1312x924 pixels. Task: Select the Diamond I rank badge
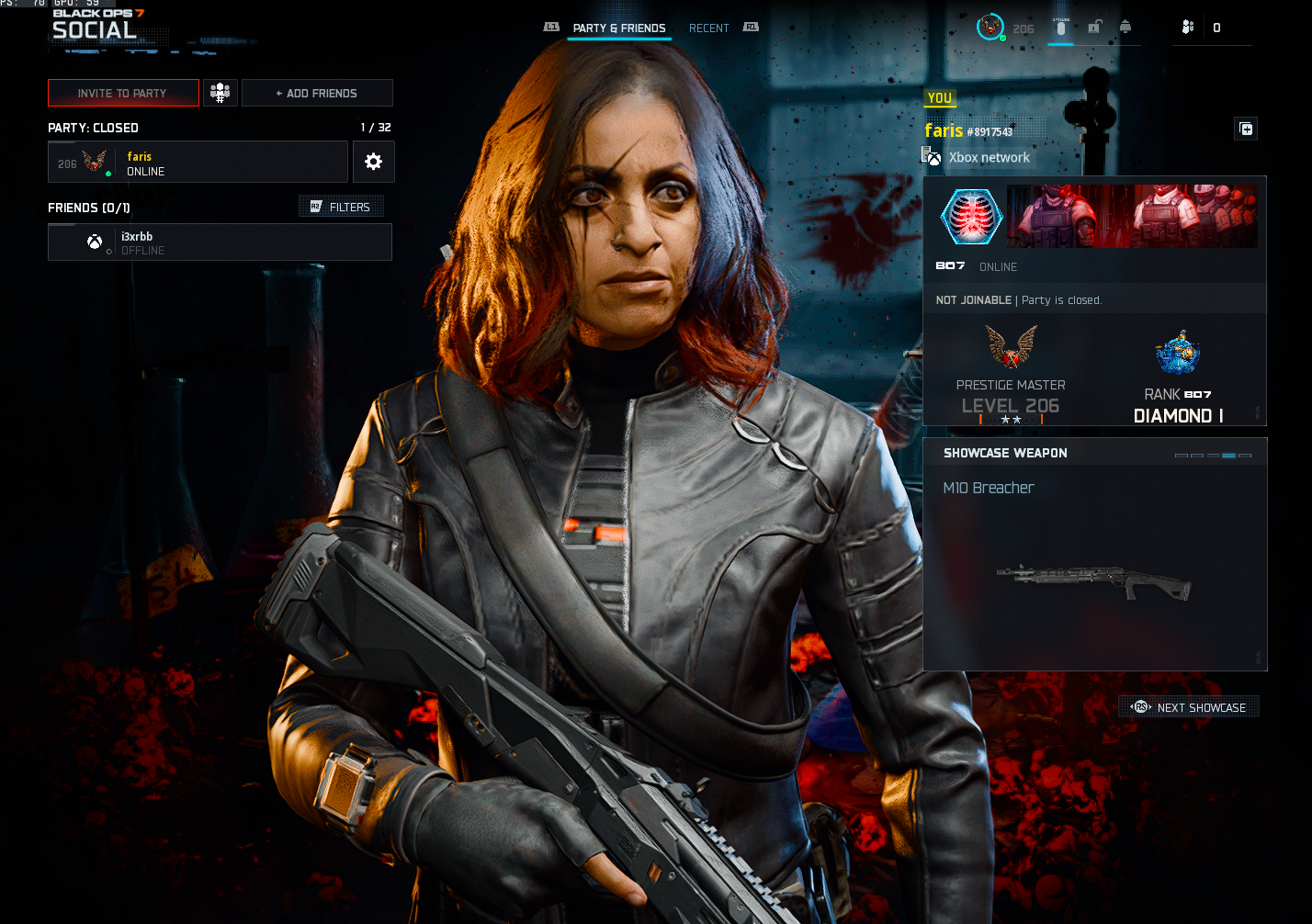tap(1178, 354)
